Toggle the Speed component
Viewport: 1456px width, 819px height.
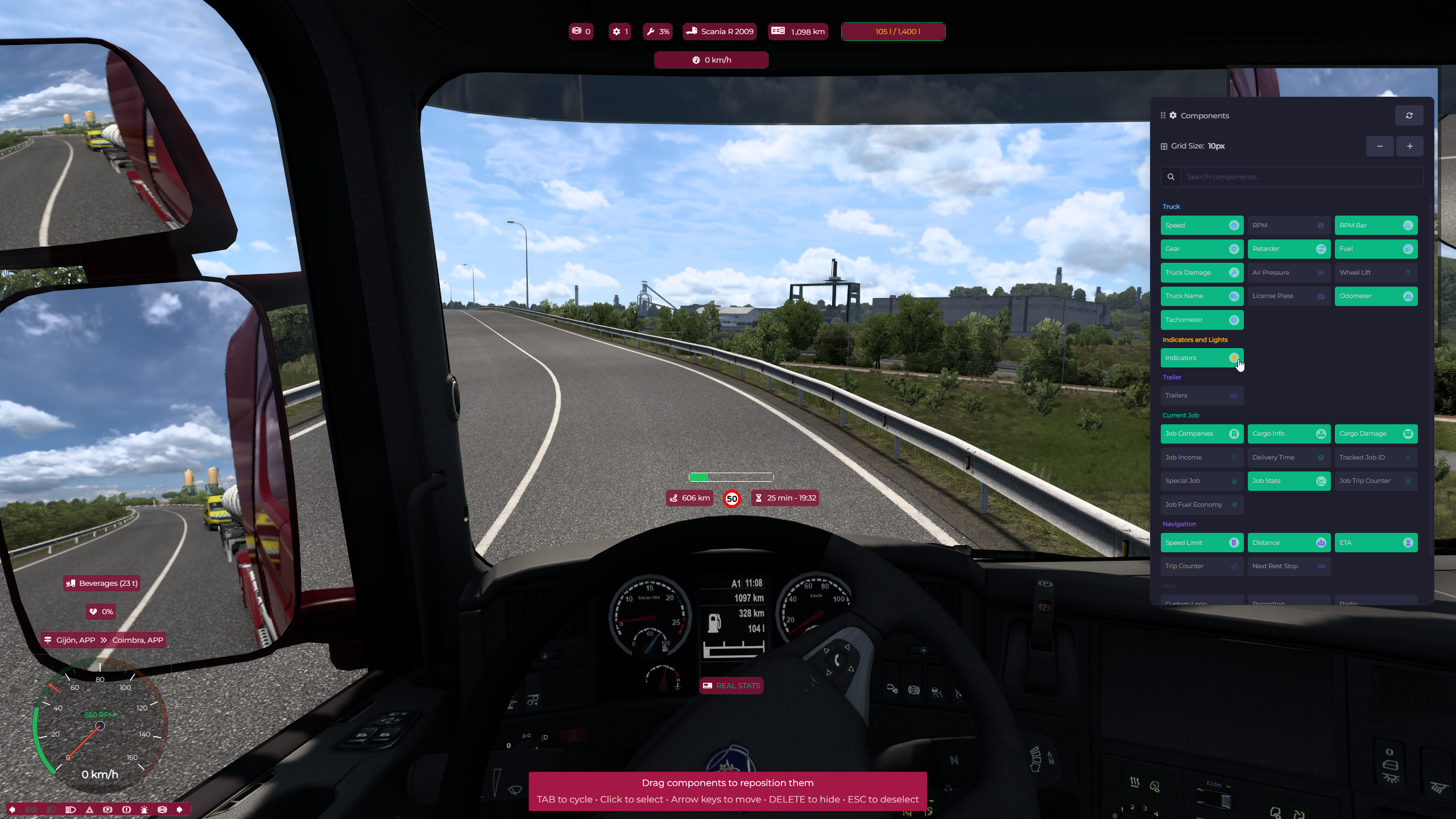1201,225
